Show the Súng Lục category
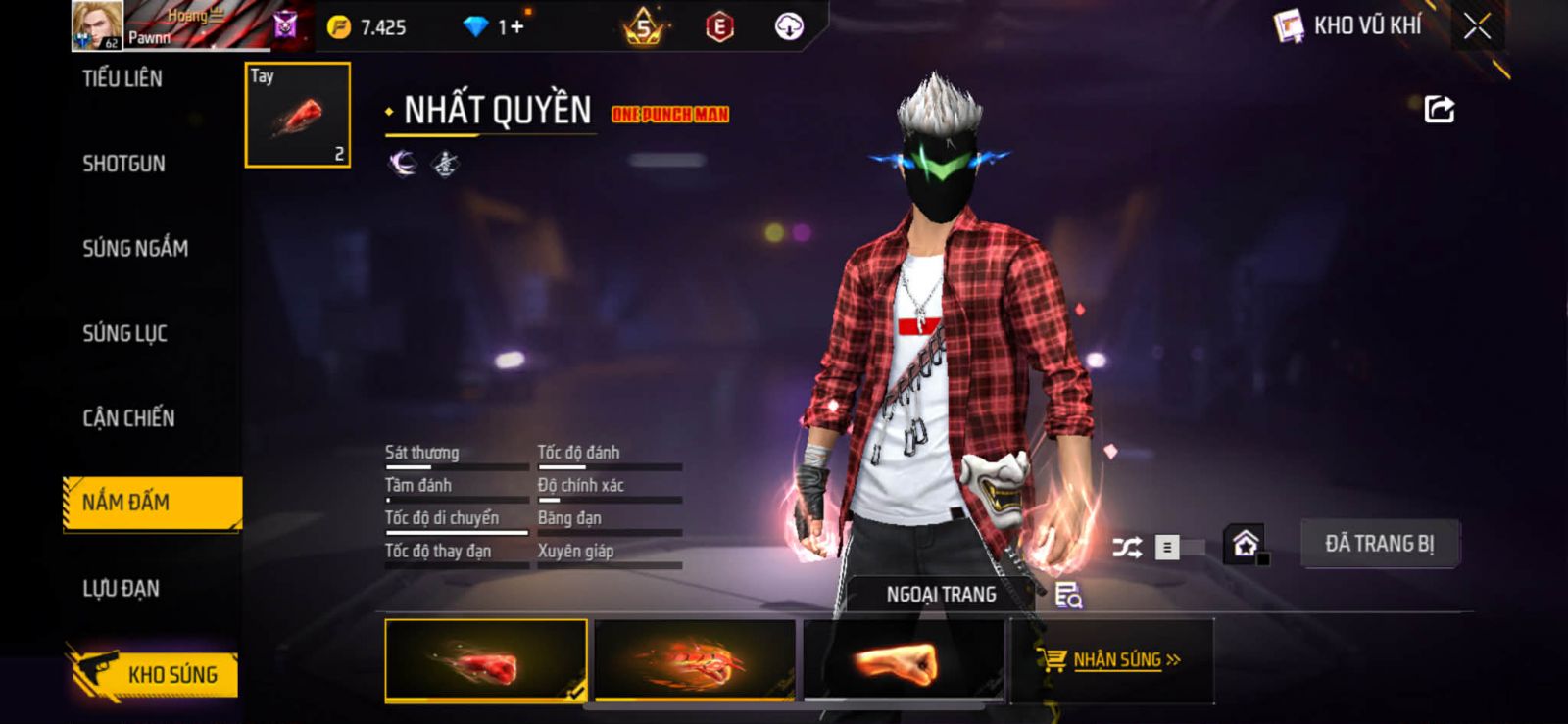This screenshot has height=724, width=1568. pyautogui.click(x=124, y=334)
